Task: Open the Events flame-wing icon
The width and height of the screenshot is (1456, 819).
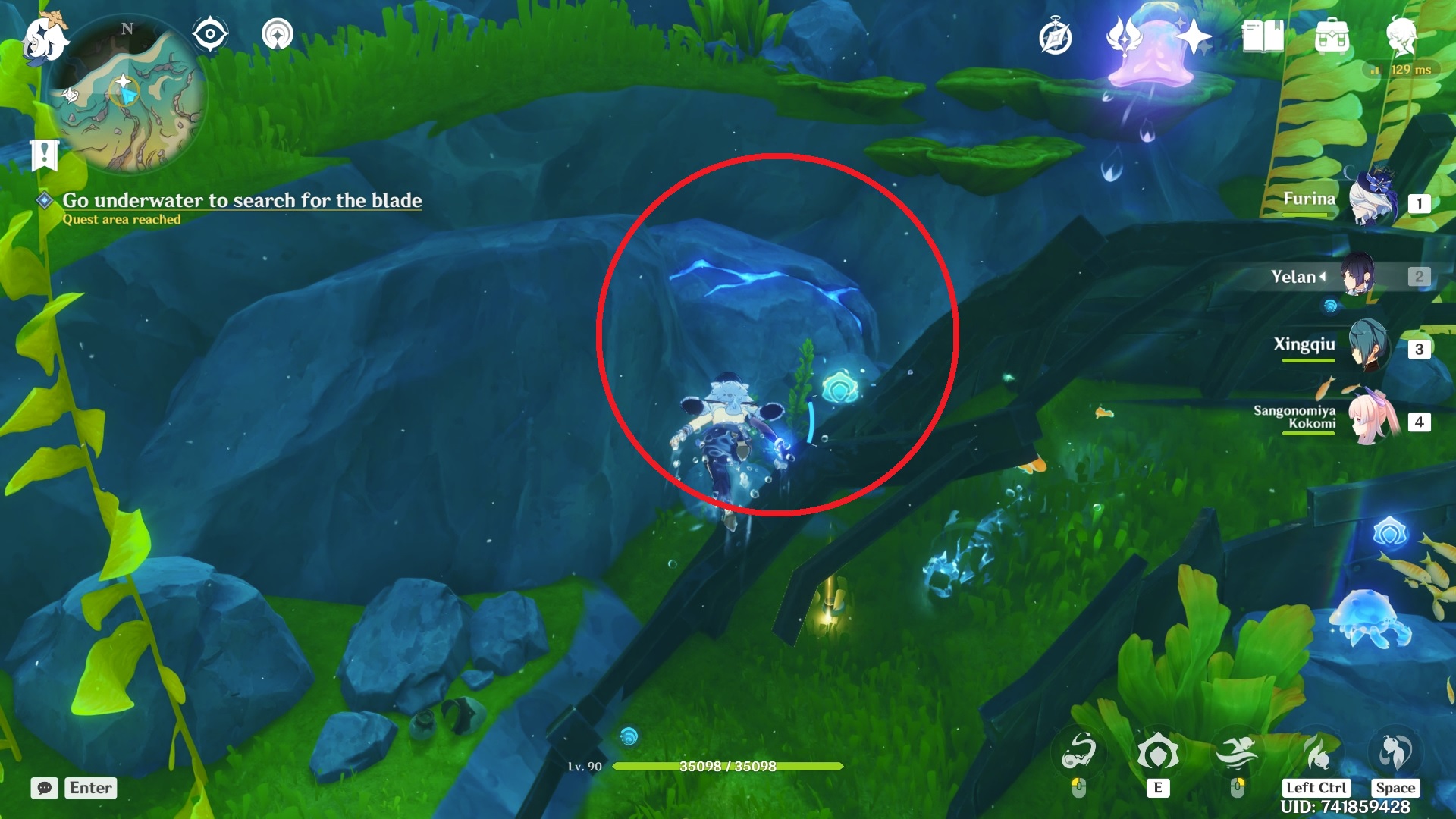Action: tap(1124, 37)
